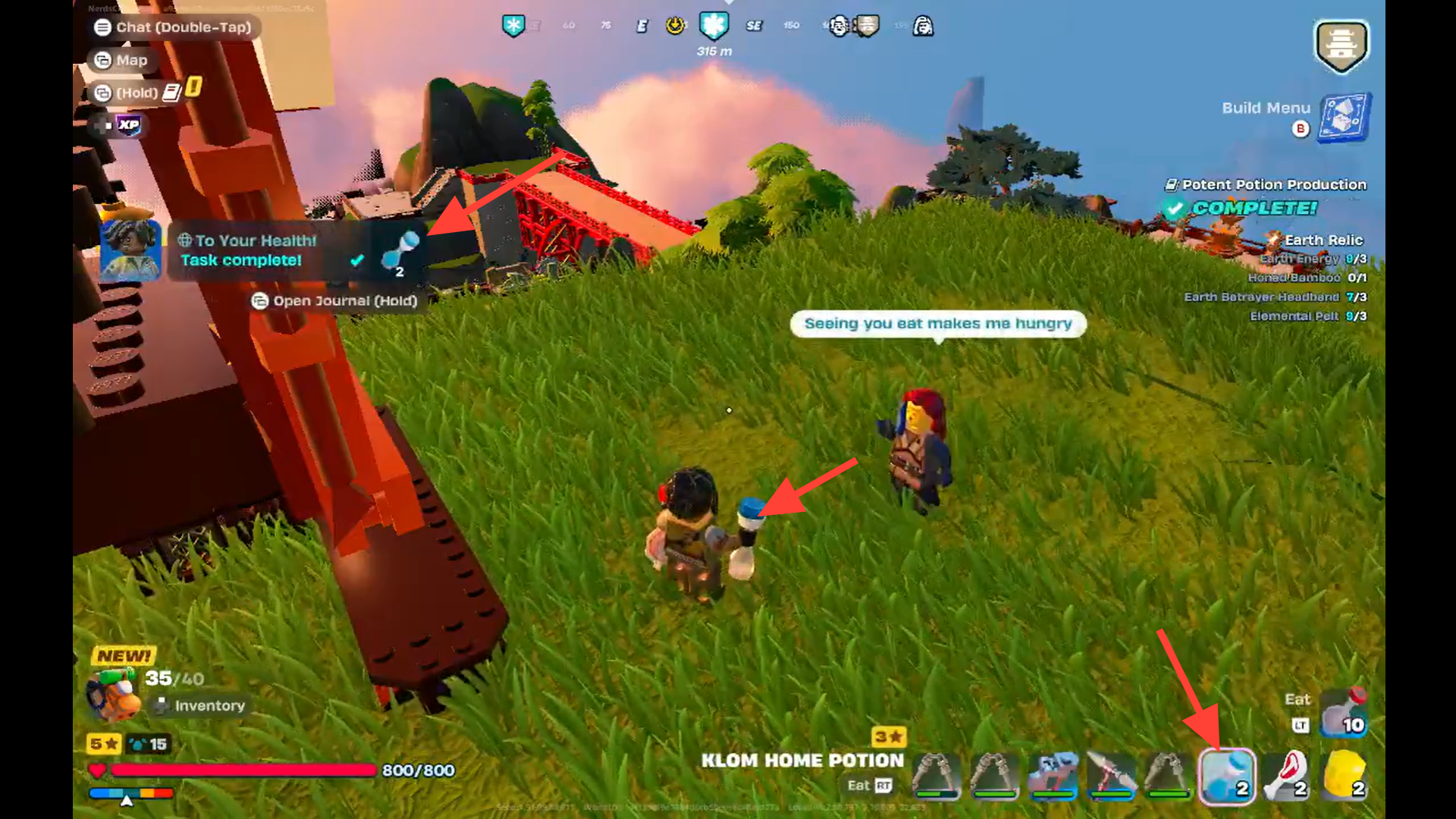Click the village shield icon

pos(1341,45)
